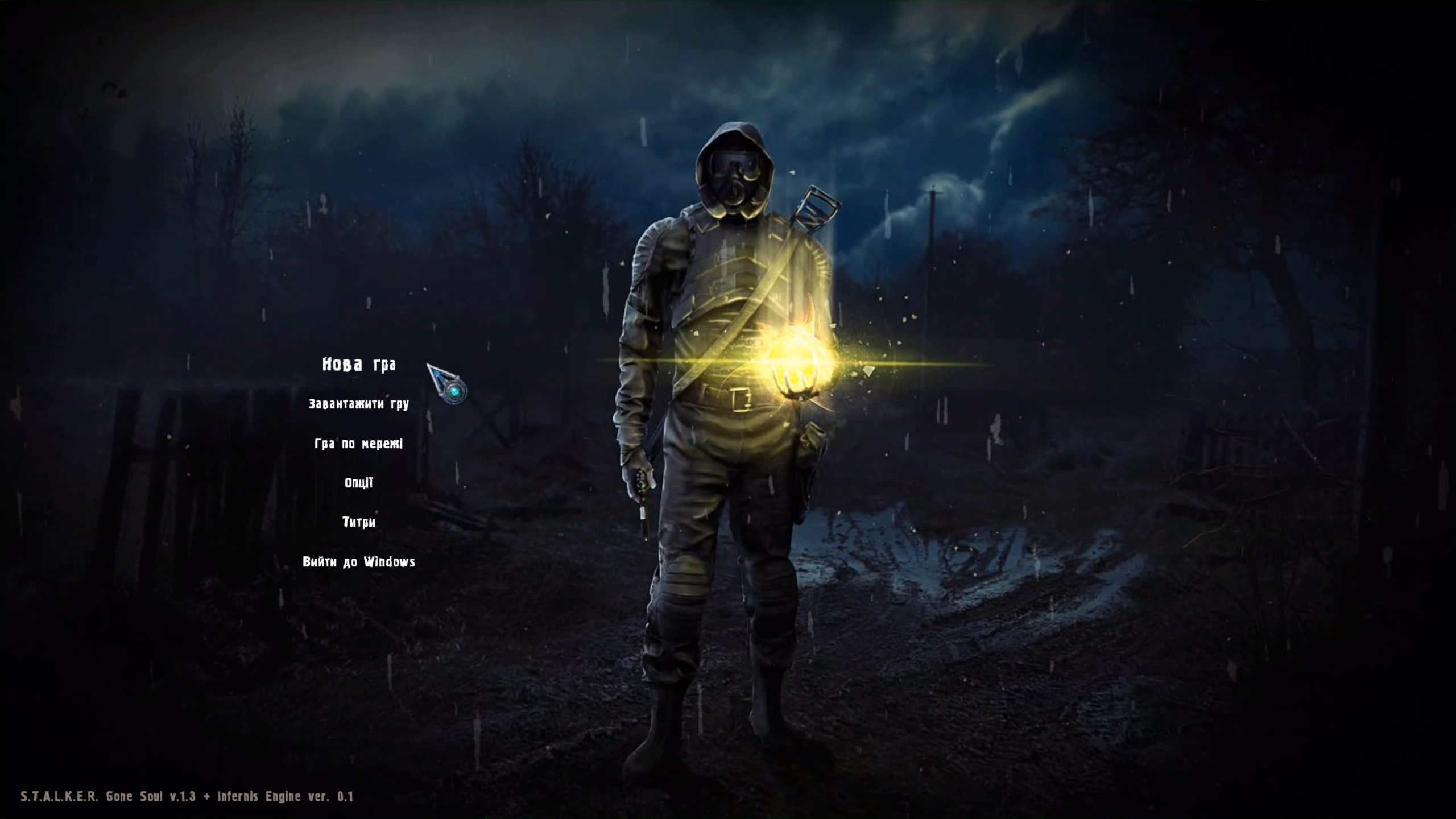Viewport: 1456px width, 819px height.
Task: Show the Титри credits
Action: (359, 522)
